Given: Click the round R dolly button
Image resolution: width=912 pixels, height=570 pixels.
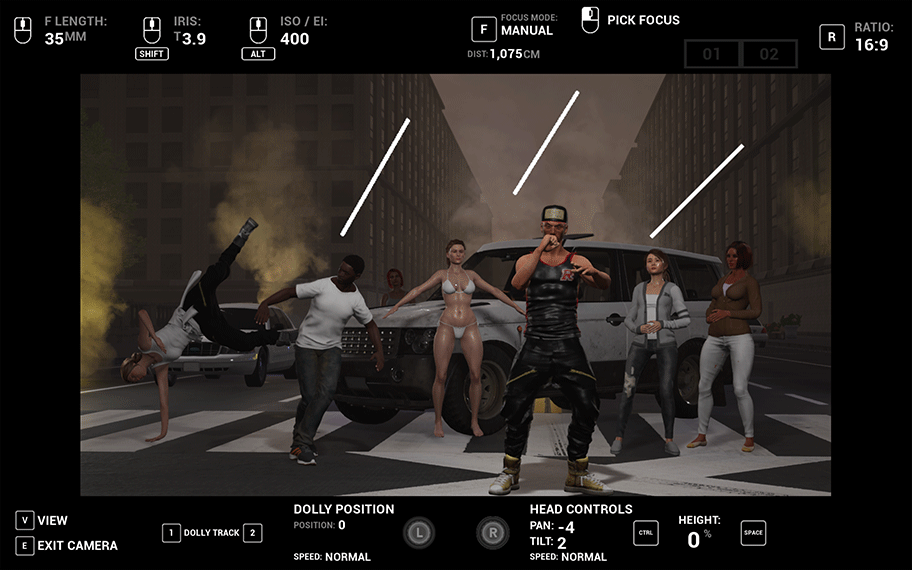Looking at the screenshot, I should pos(492,533).
